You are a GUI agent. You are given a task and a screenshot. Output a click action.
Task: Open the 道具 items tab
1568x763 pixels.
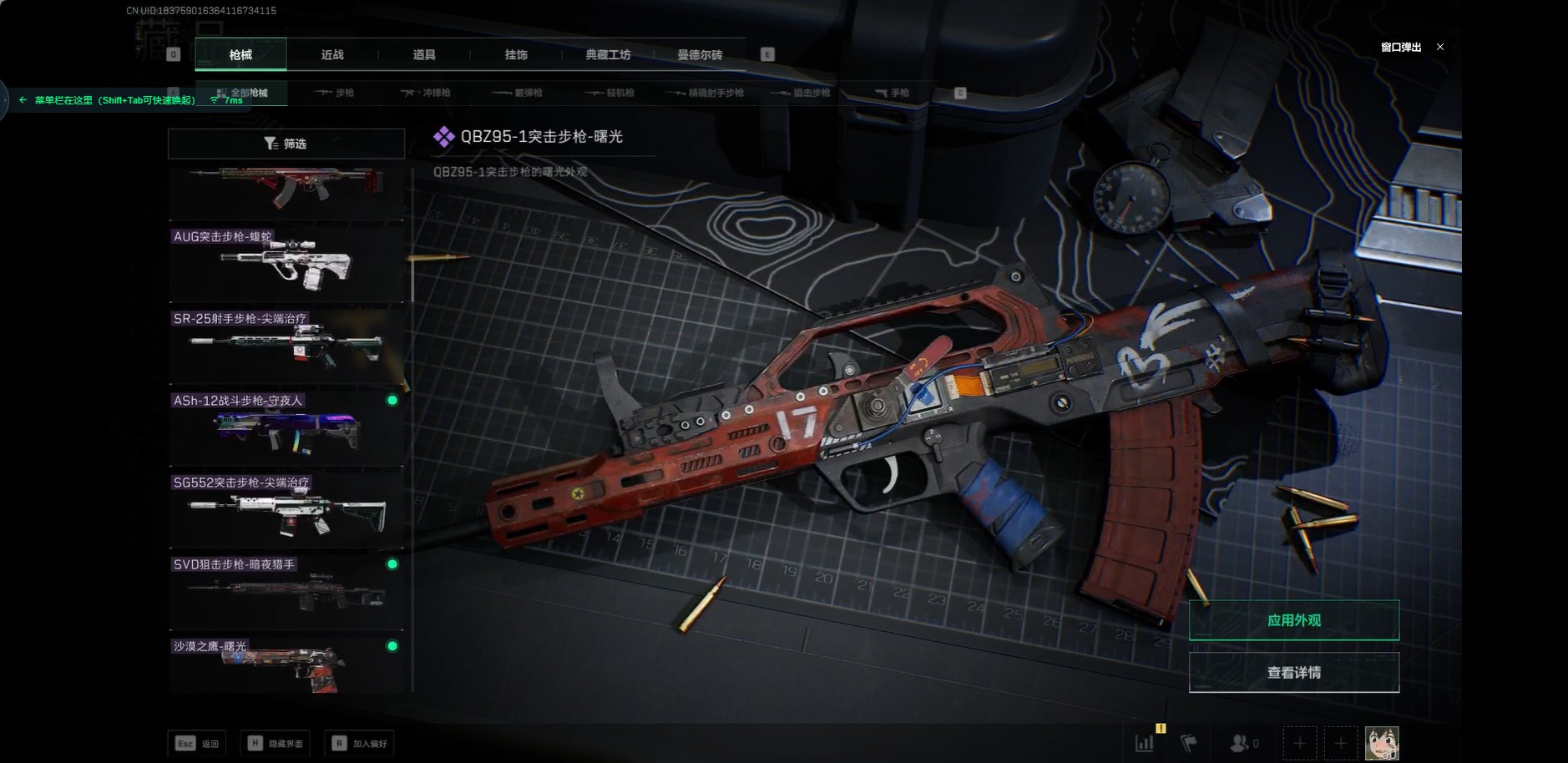point(424,55)
